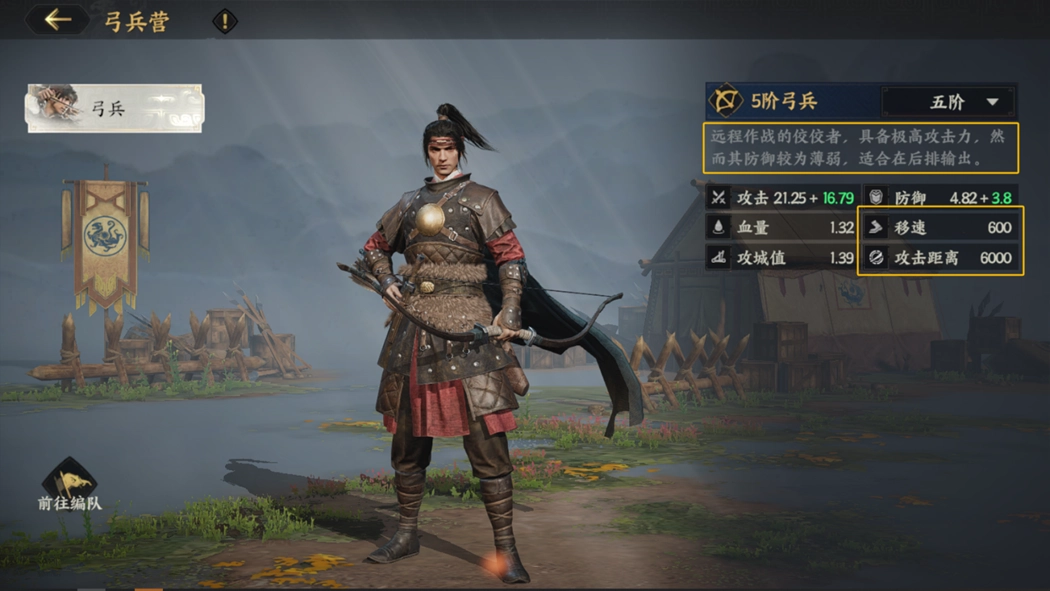1050x591 pixels.
Task: Select the 弓兵 archer unit card
Action: pos(114,109)
